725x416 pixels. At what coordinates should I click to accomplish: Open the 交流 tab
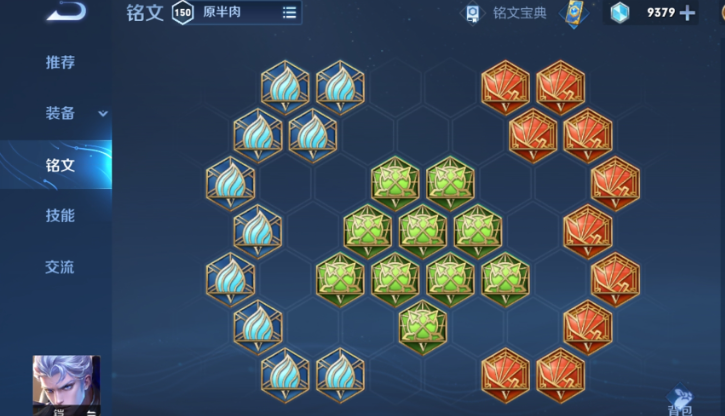pyautogui.click(x=59, y=267)
